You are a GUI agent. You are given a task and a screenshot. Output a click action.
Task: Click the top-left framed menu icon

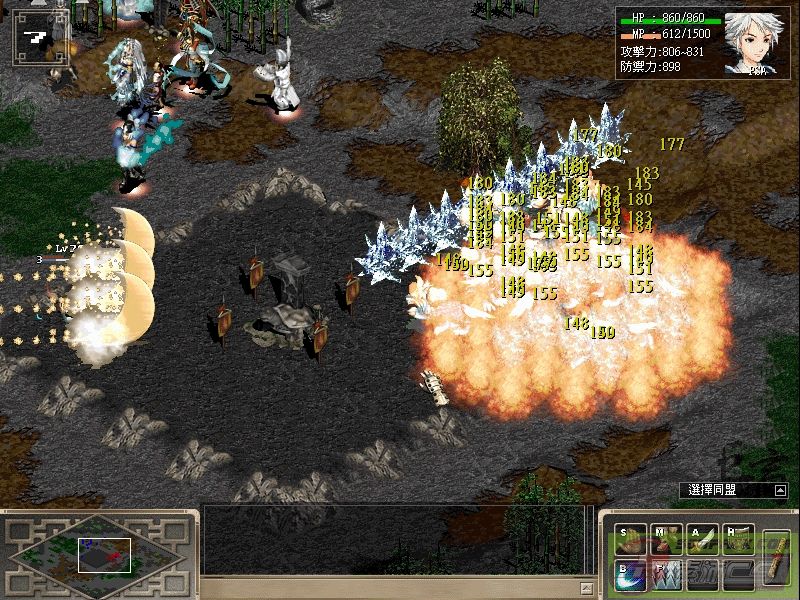38,38
